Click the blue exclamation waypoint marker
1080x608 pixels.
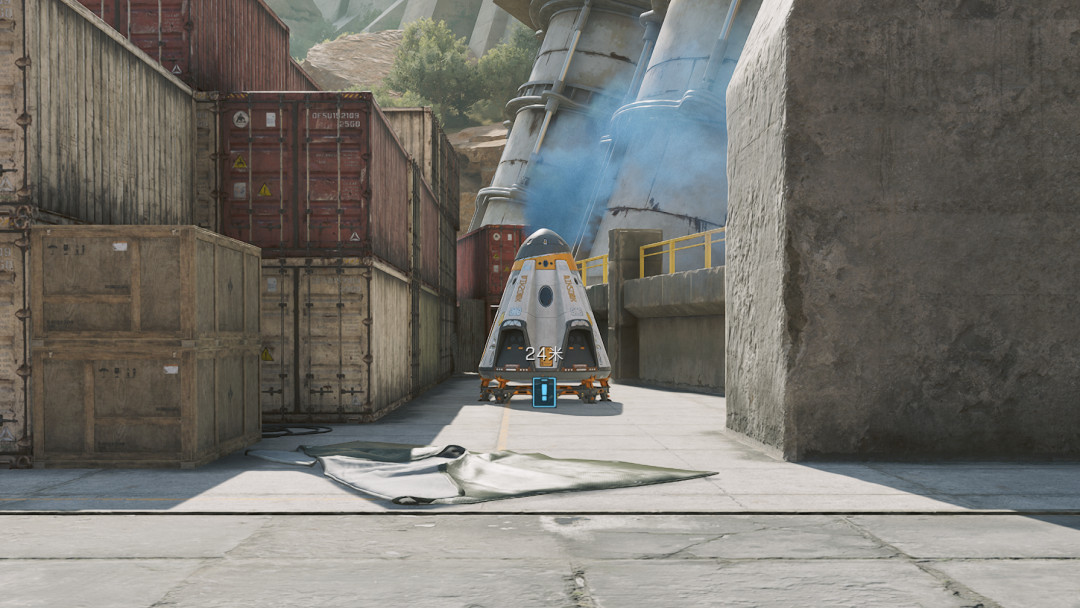point(544,392)
